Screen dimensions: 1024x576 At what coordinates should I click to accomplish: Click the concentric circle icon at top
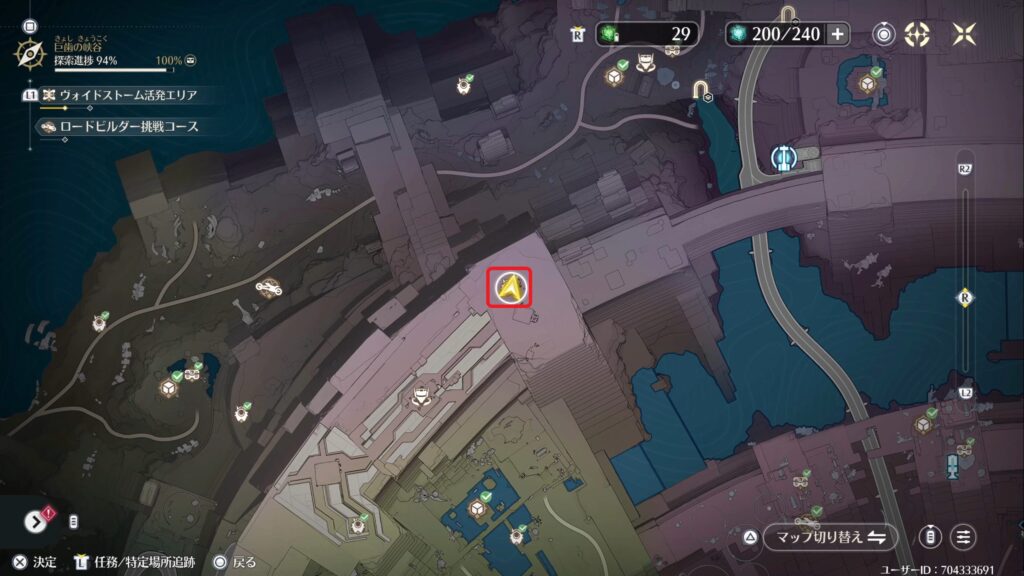(884, 34)
